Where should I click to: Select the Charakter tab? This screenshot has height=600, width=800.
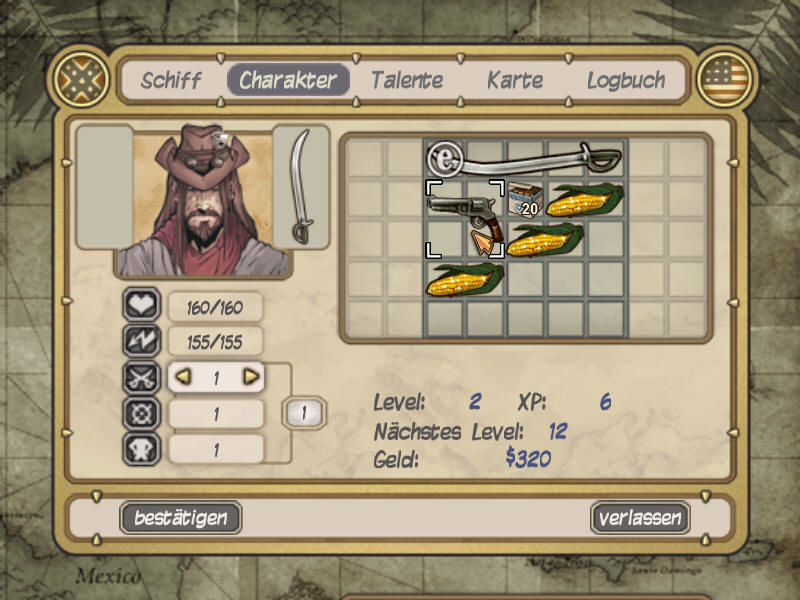[288, 81]
